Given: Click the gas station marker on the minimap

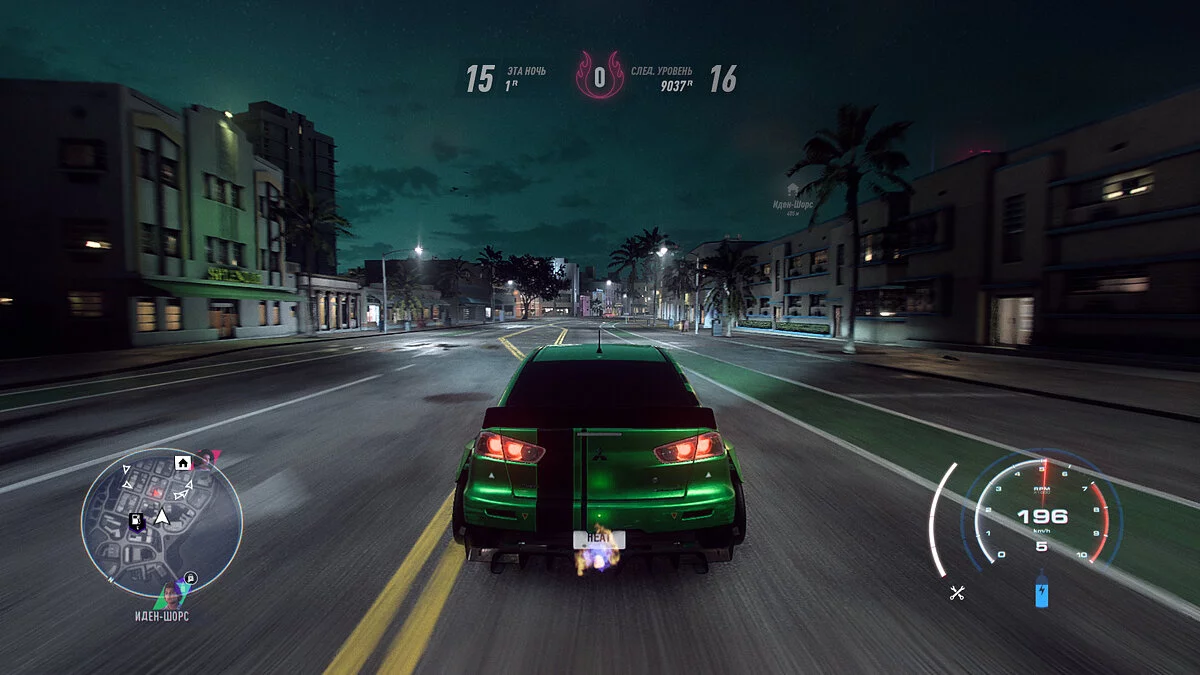Looking at the screenshot, I should pyautogui.click(x=136, y=520).
